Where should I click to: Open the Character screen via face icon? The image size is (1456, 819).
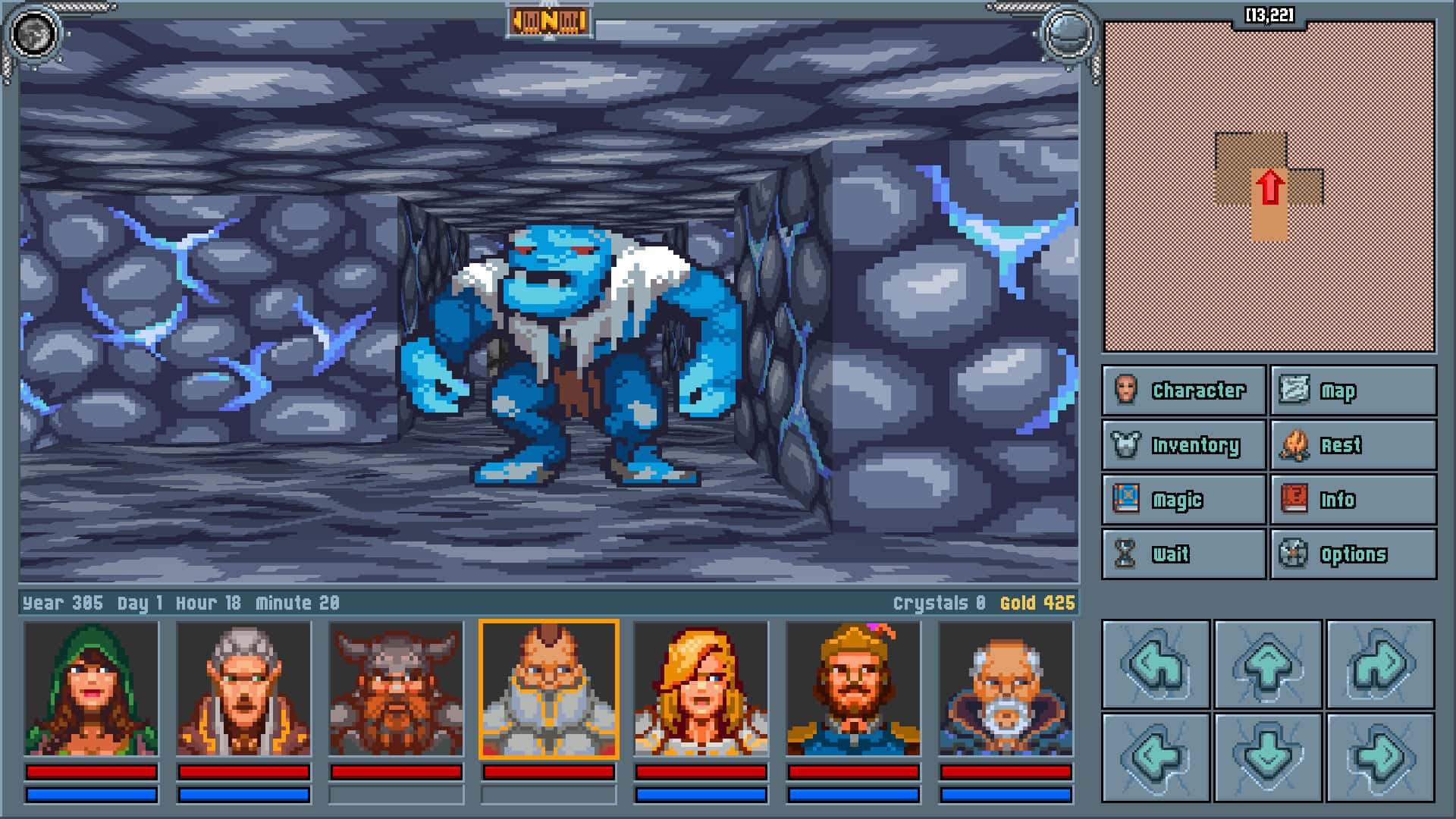1125,391
